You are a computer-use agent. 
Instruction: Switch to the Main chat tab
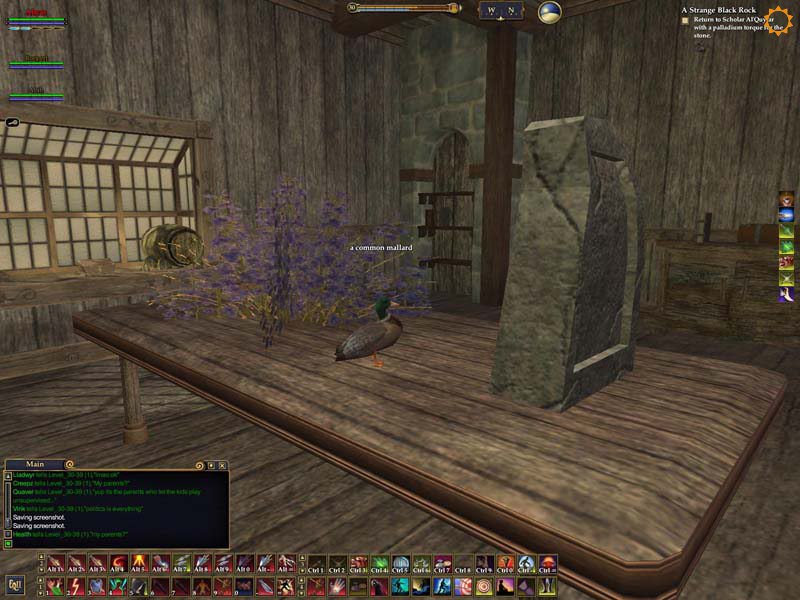36,464
